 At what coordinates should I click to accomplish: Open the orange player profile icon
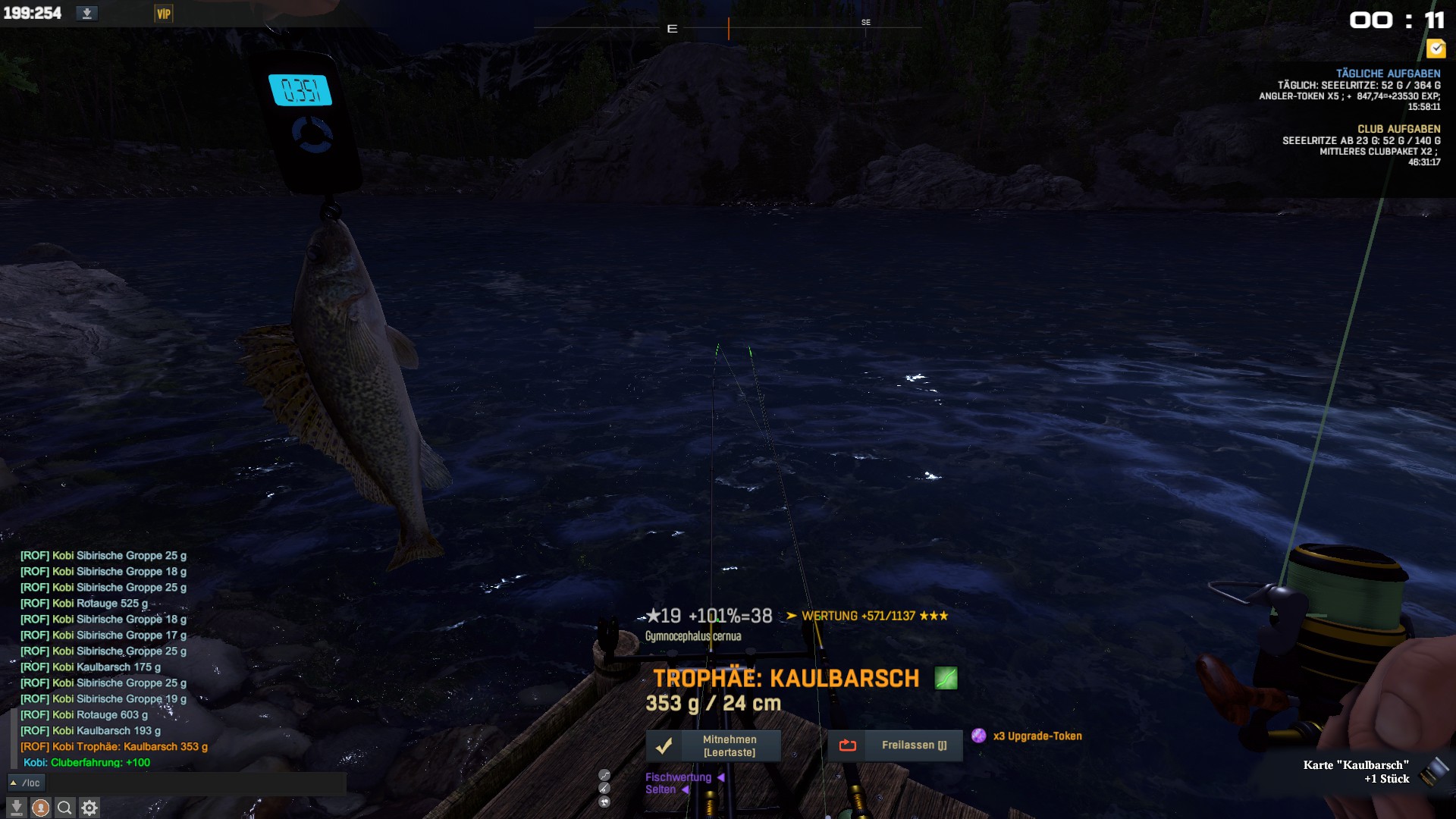tap(40, 808)
